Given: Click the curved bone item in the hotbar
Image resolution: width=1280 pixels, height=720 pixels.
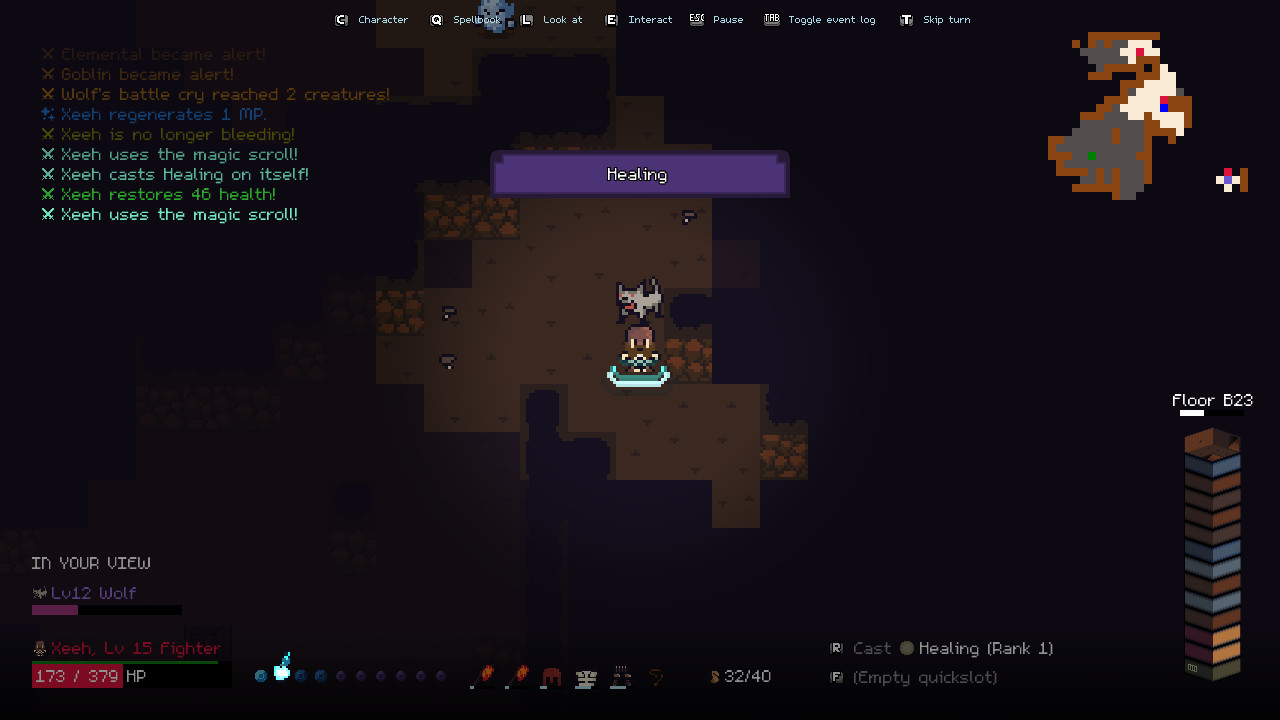Looking at the screenshot, I should 657,677.
